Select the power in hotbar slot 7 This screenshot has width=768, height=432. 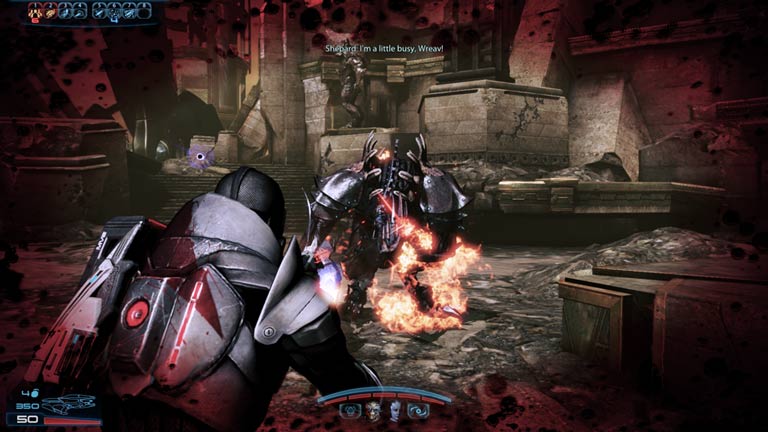[x=132, y=12]
